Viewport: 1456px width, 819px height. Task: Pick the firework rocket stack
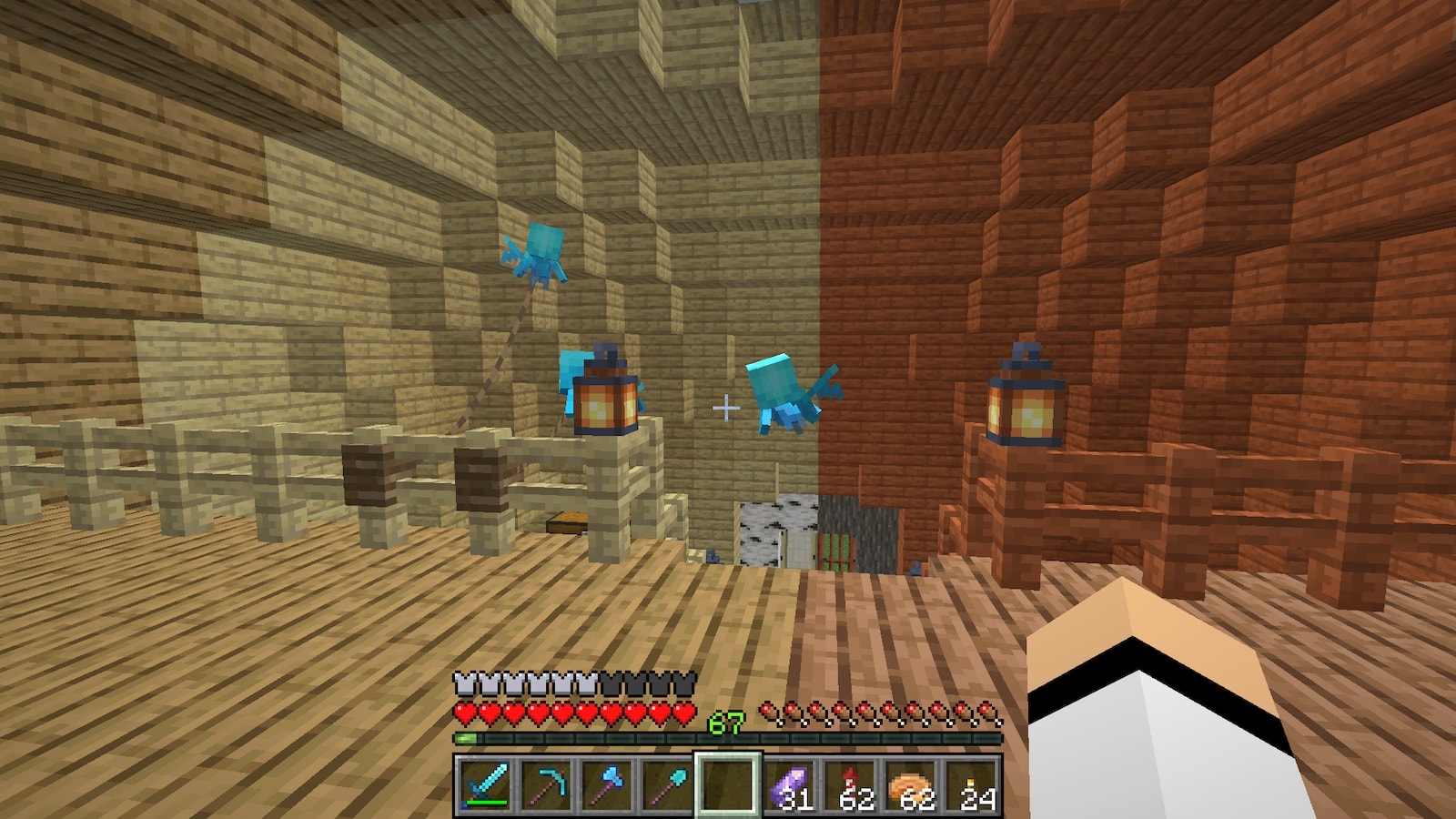(850, 784)
